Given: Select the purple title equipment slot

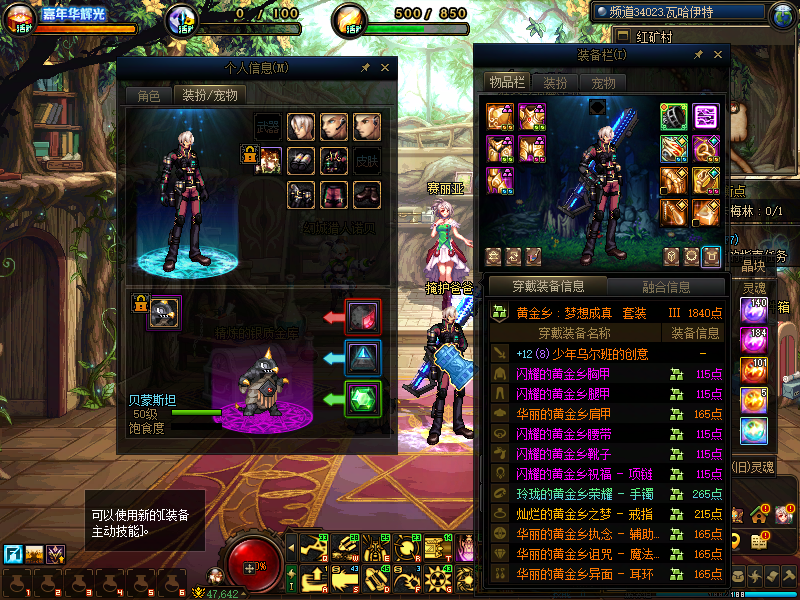Looking at the screenshot, I should pyautogui.click(x=706, y=117).
